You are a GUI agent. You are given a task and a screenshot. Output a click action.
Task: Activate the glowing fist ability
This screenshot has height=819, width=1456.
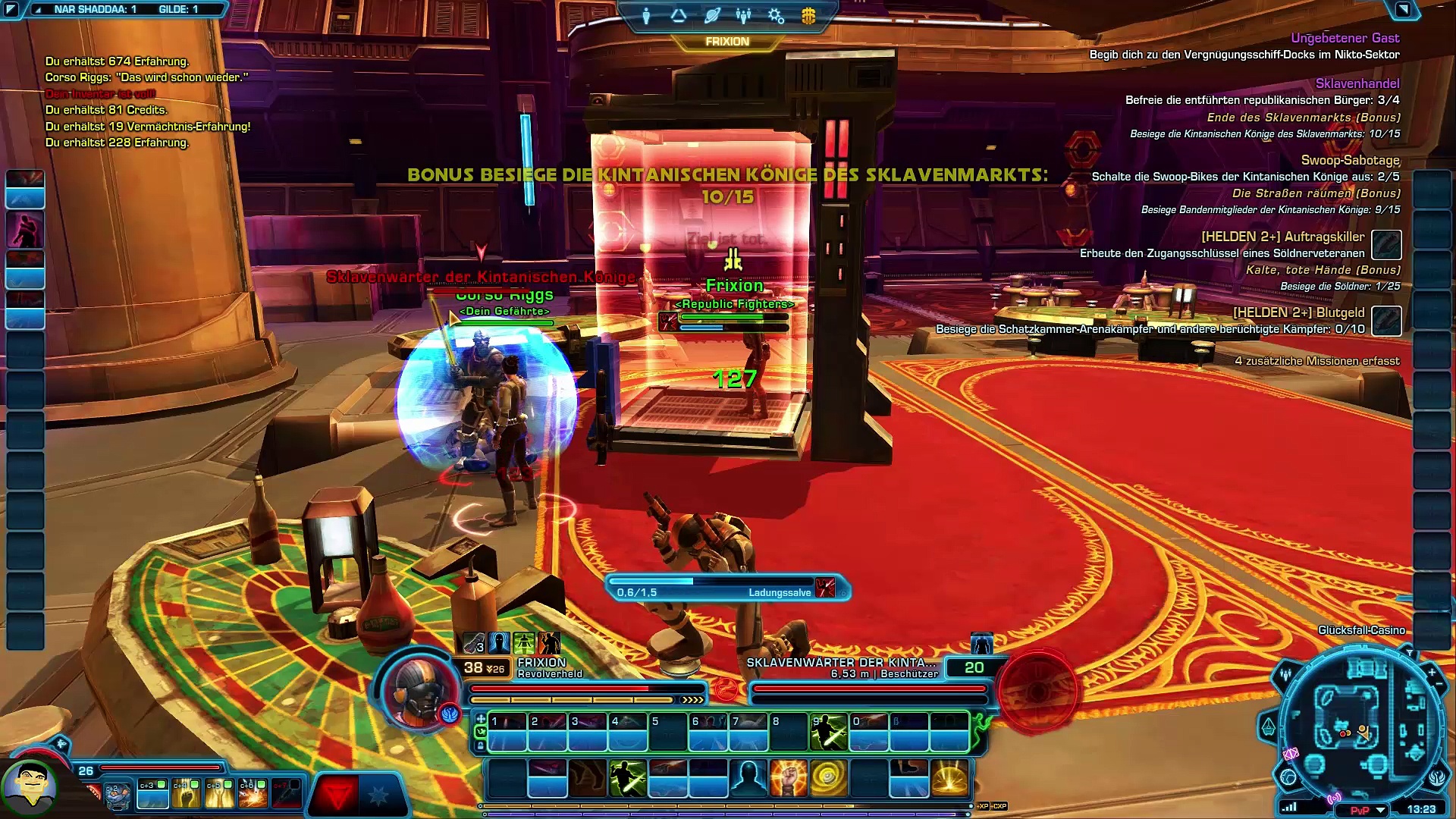tap(788, 779)
